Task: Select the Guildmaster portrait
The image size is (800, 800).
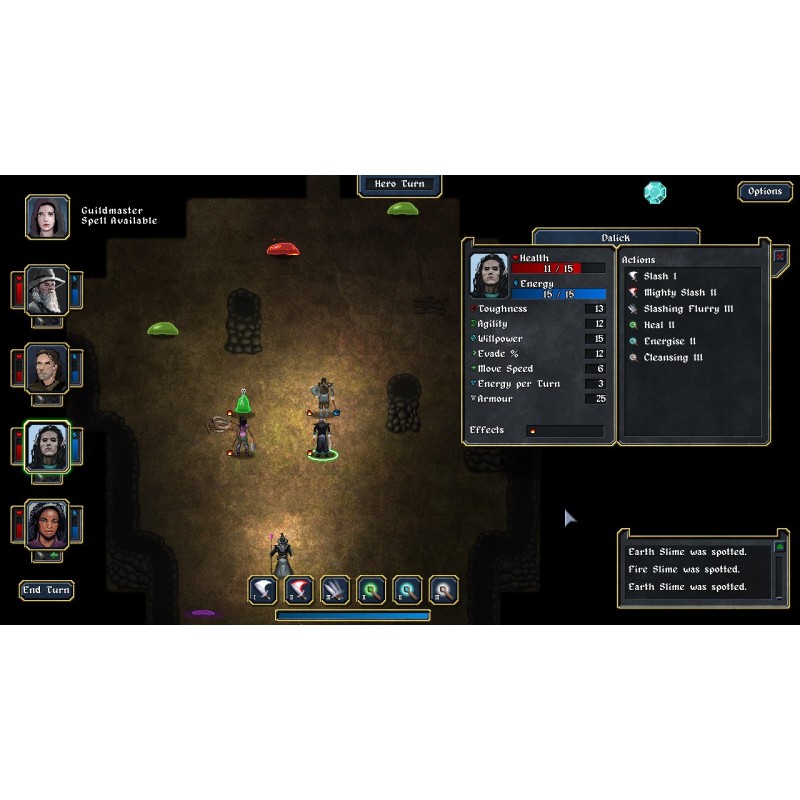Action: click(x=47, y=216)
